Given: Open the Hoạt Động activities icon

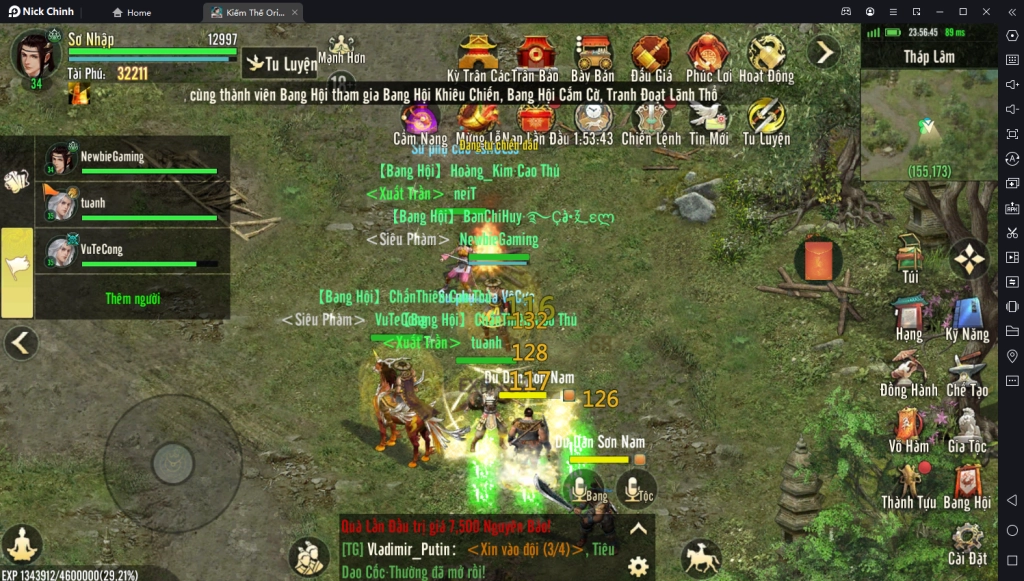Looking at the screenshot, I should pyautogui.click(x=767, y=57).
